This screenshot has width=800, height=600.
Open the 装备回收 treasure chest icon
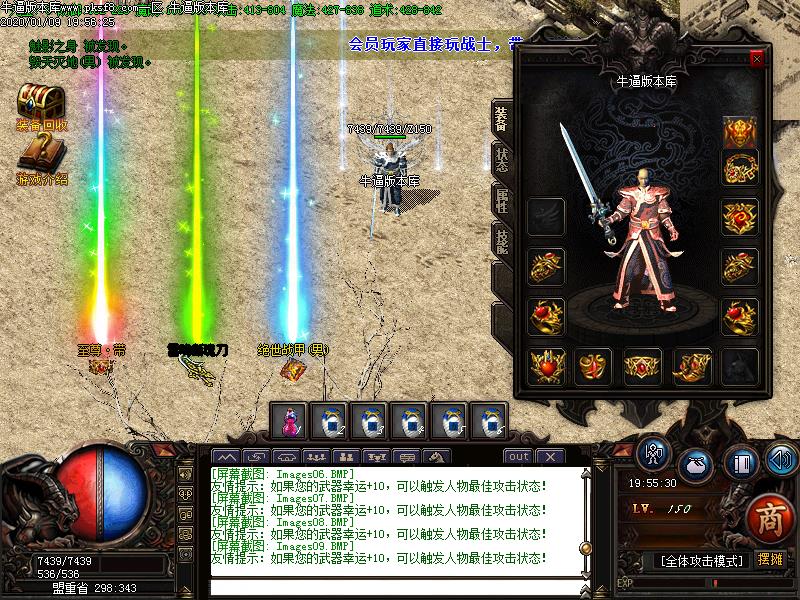coord(41,101)
